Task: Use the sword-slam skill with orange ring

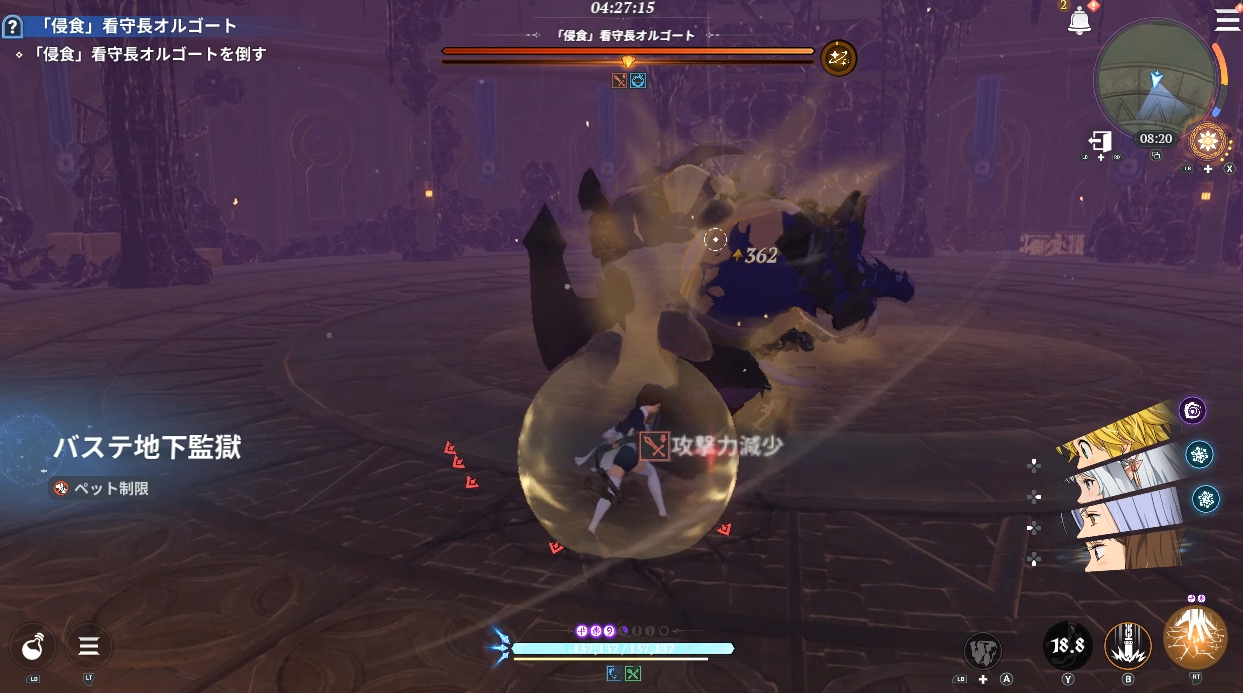Action: click(x=1128, y=645)
